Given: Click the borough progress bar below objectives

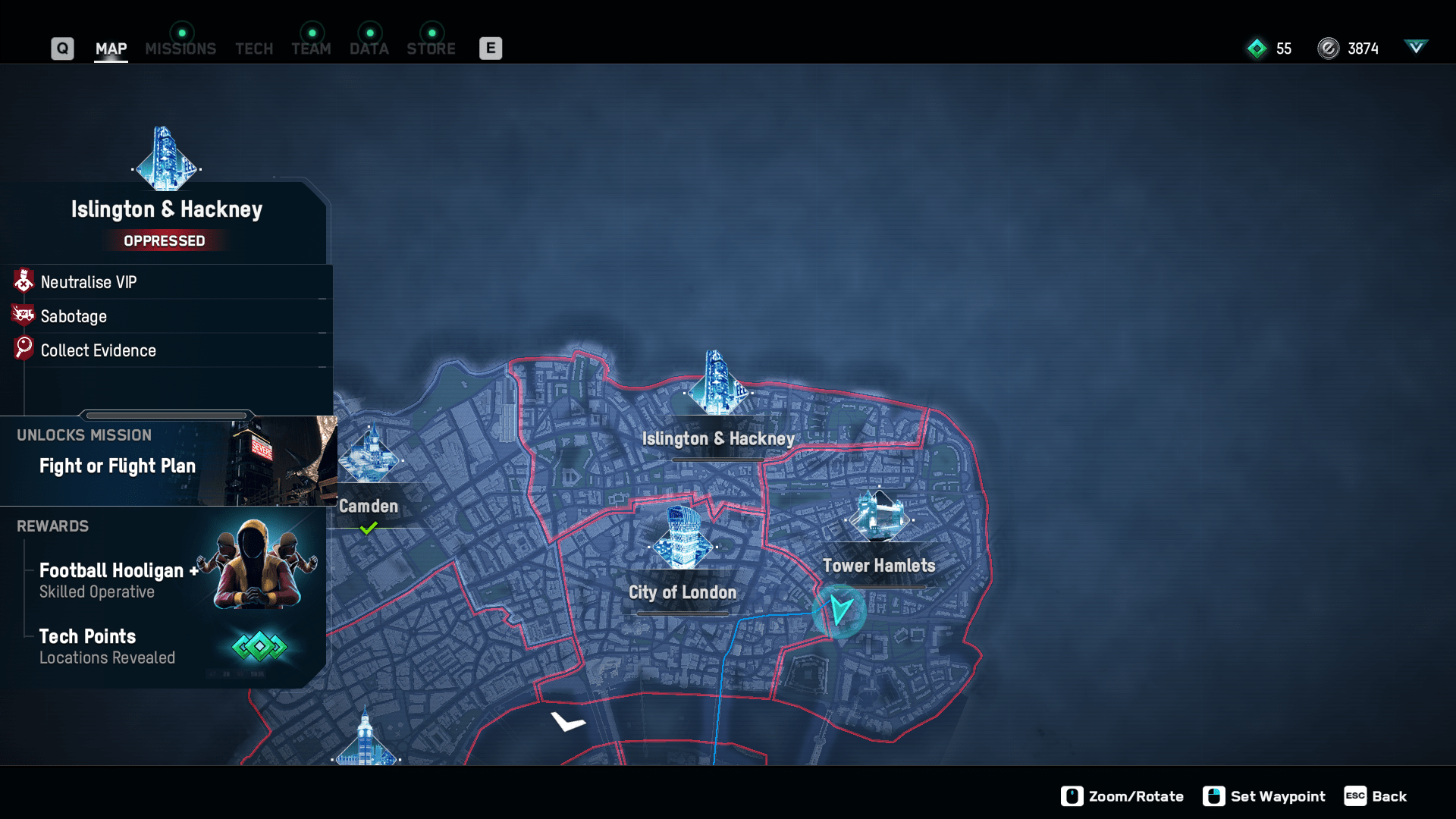Looking at the screenshot, I should click(168, 415).
